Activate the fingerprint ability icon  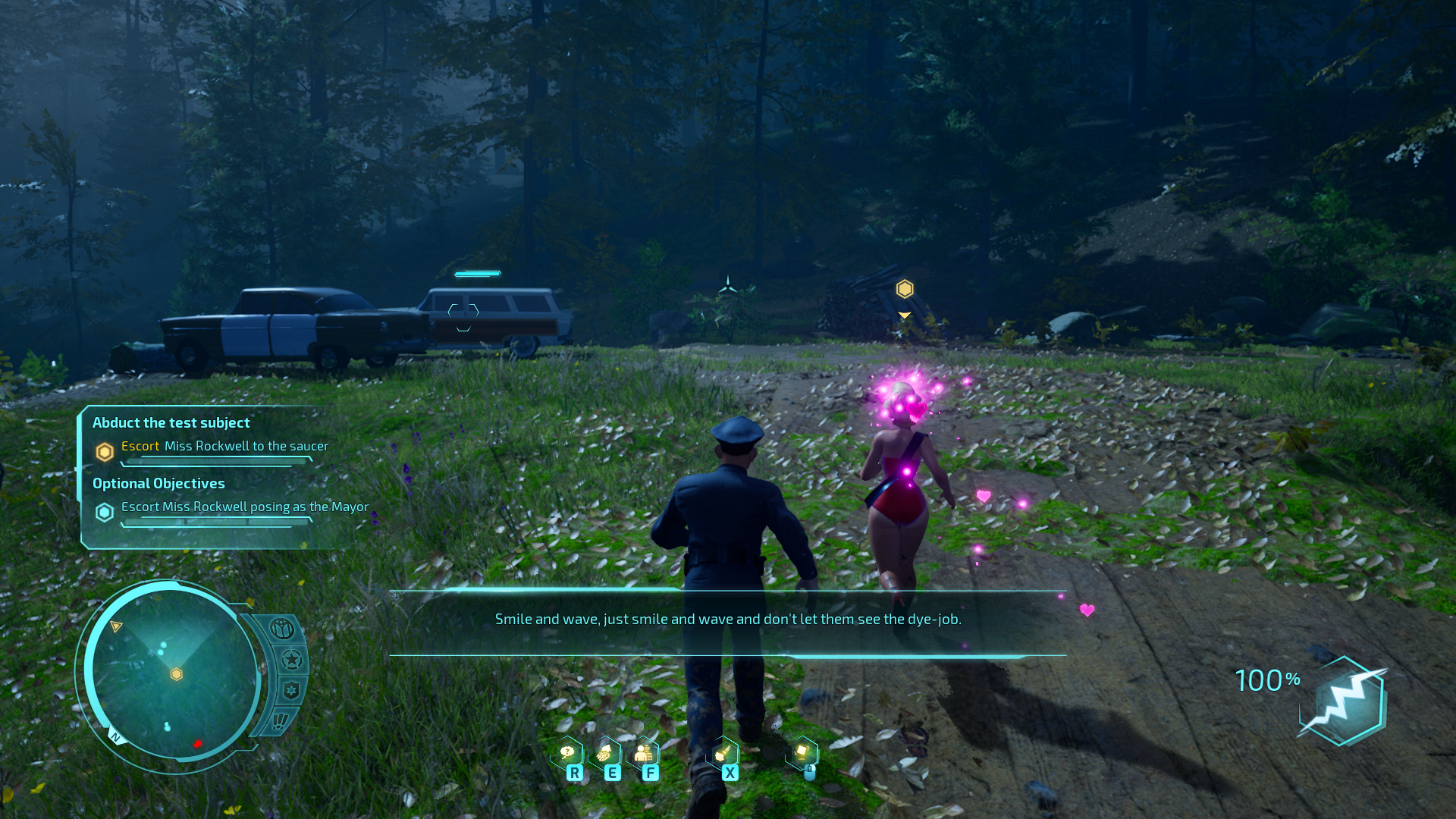click(x=605, y=753)
